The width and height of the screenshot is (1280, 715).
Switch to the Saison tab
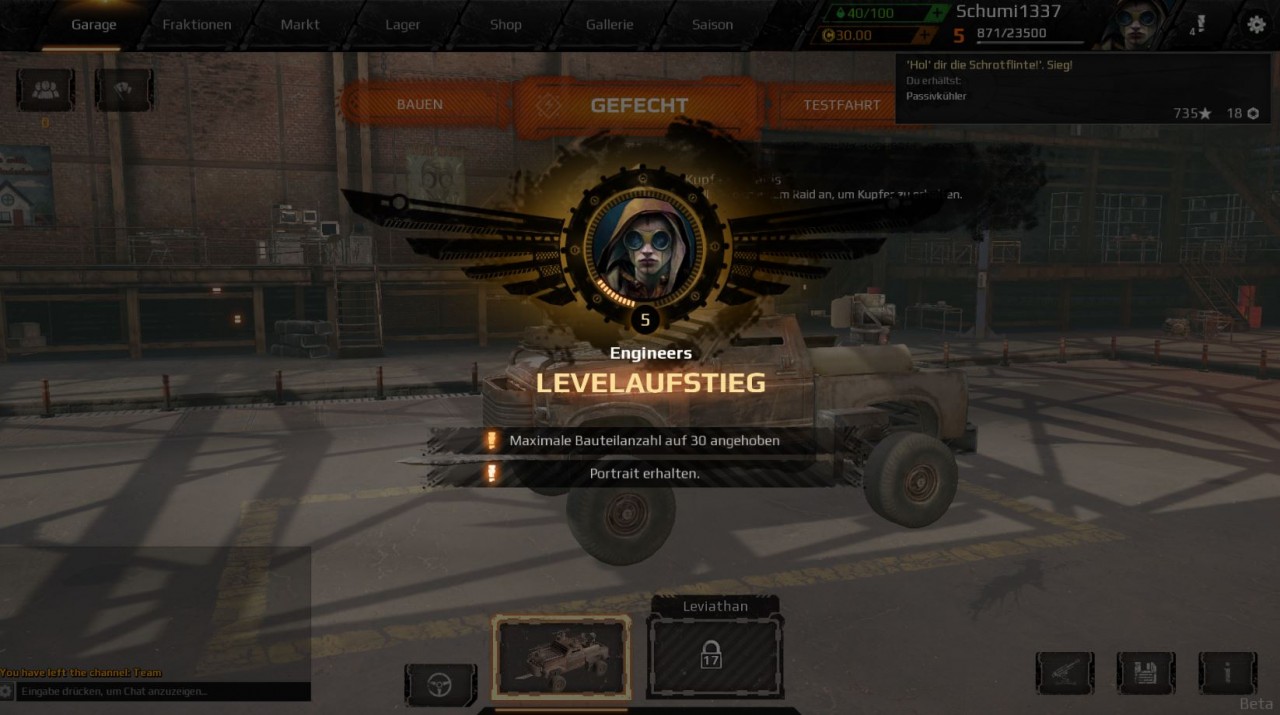point(713,25)
